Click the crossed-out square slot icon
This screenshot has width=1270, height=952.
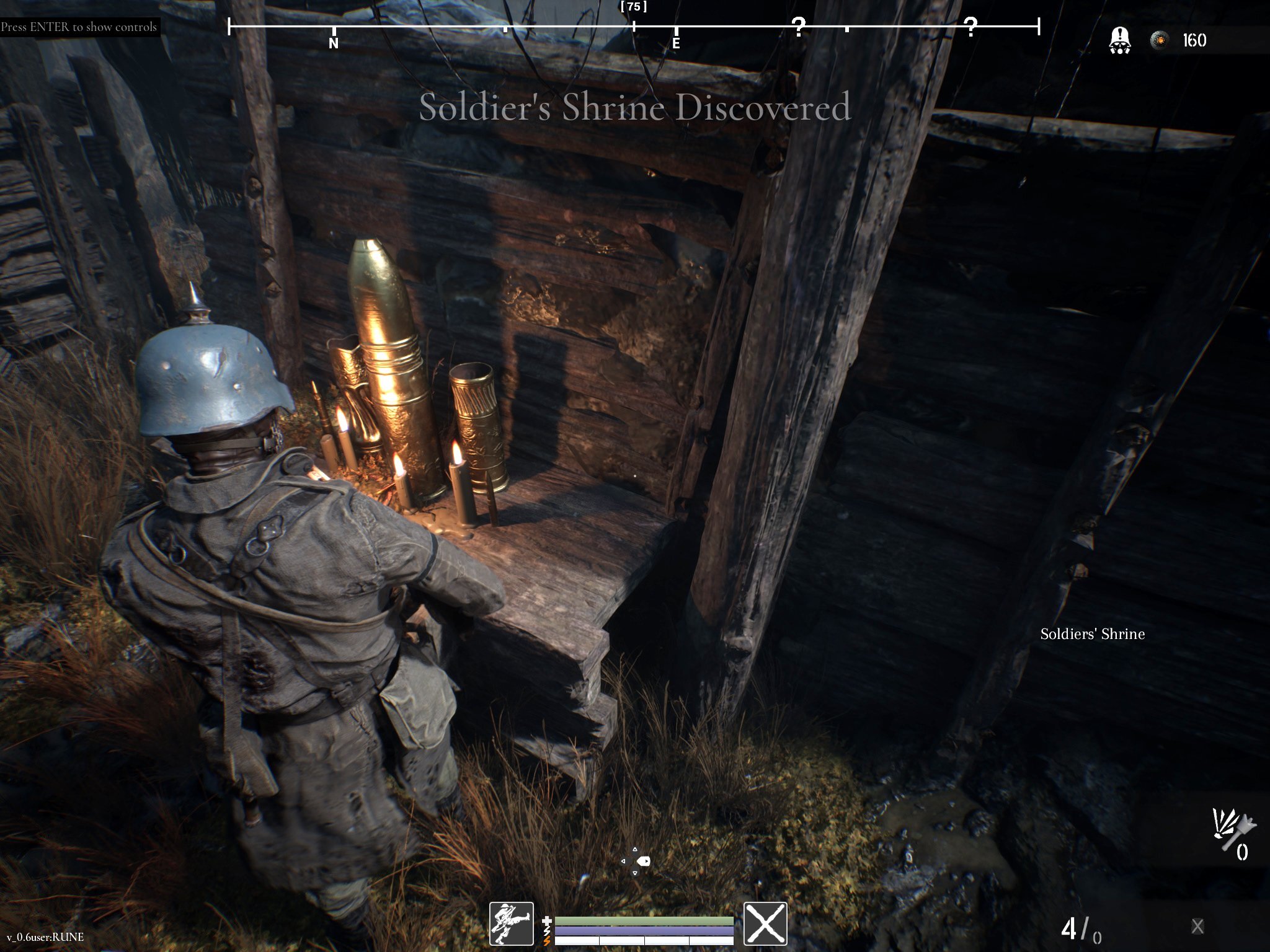pyautogui.click(x=765, y=923)
